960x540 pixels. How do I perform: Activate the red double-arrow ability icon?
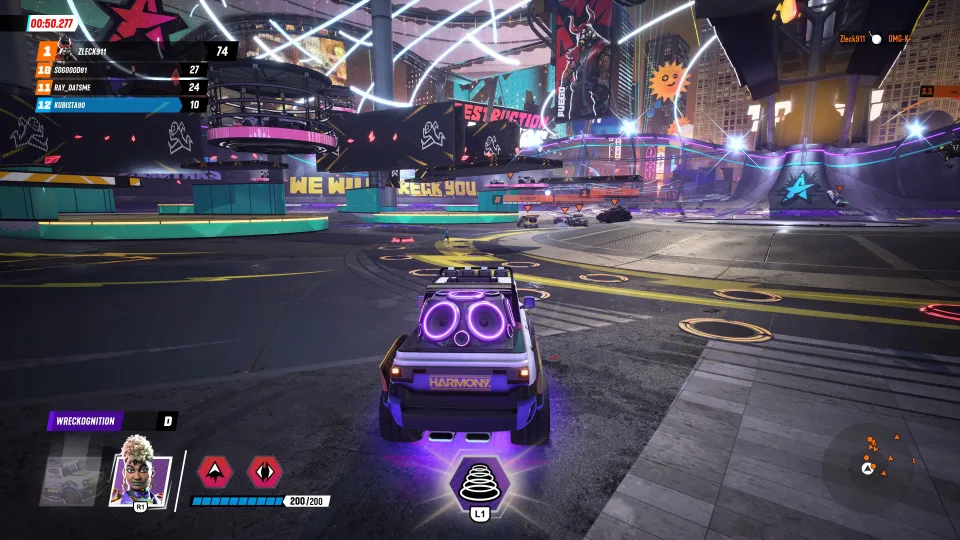(265, 471)
